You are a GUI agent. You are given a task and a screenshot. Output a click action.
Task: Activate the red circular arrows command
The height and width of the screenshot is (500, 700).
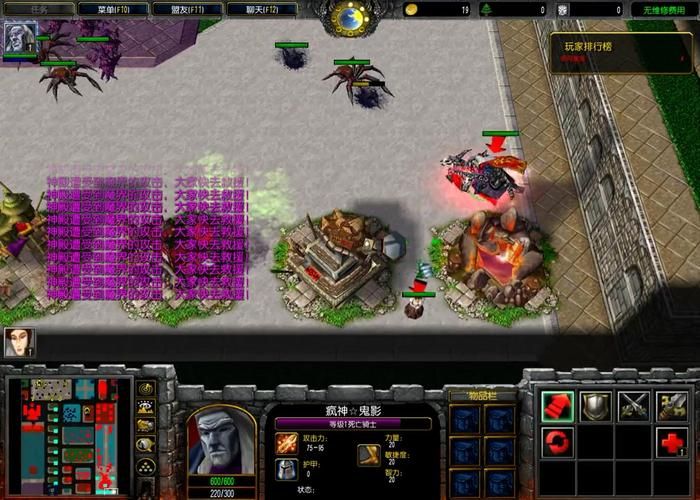pyautogui.click(x=557, y=442)
